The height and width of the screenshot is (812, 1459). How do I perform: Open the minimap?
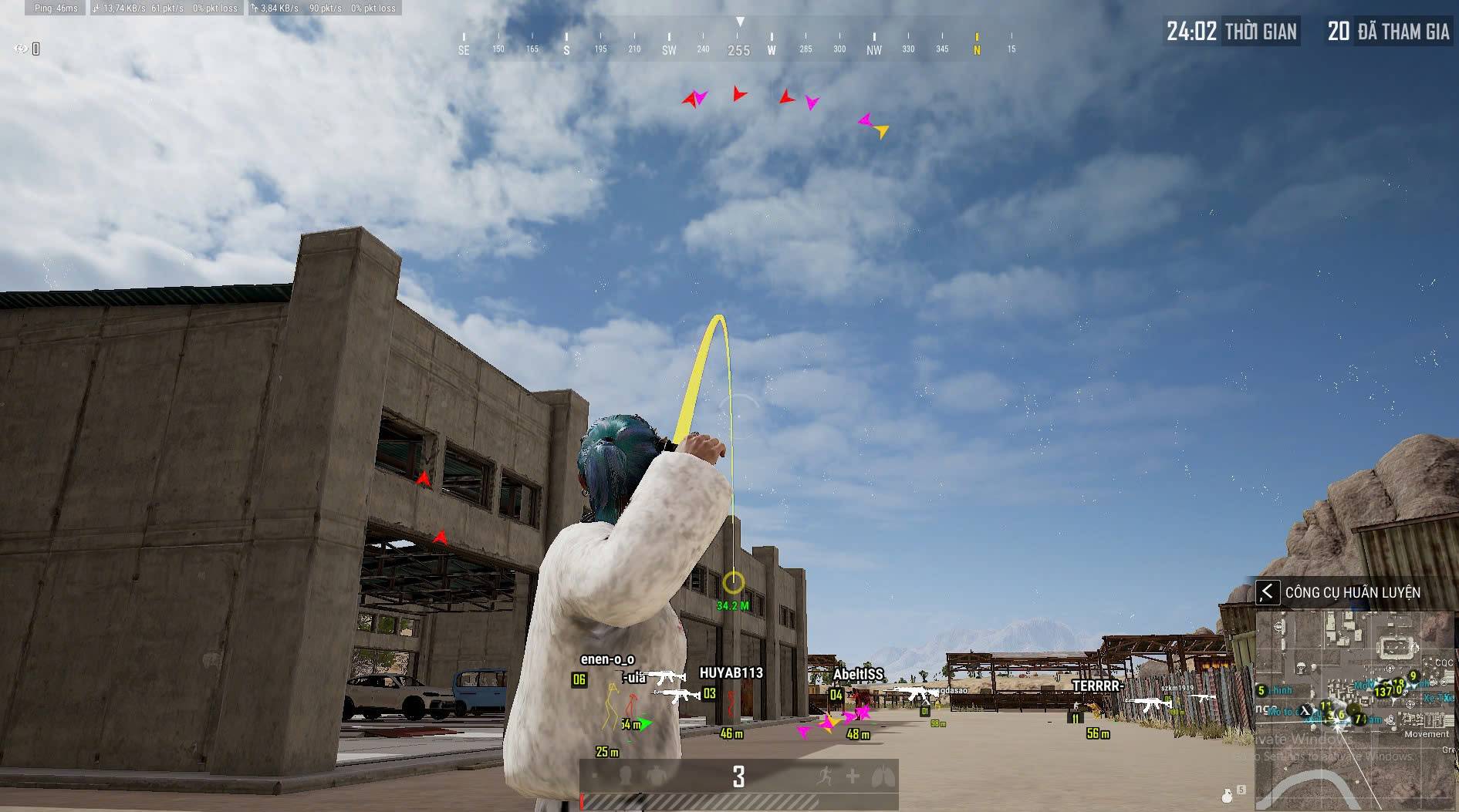pos(1355,709)
